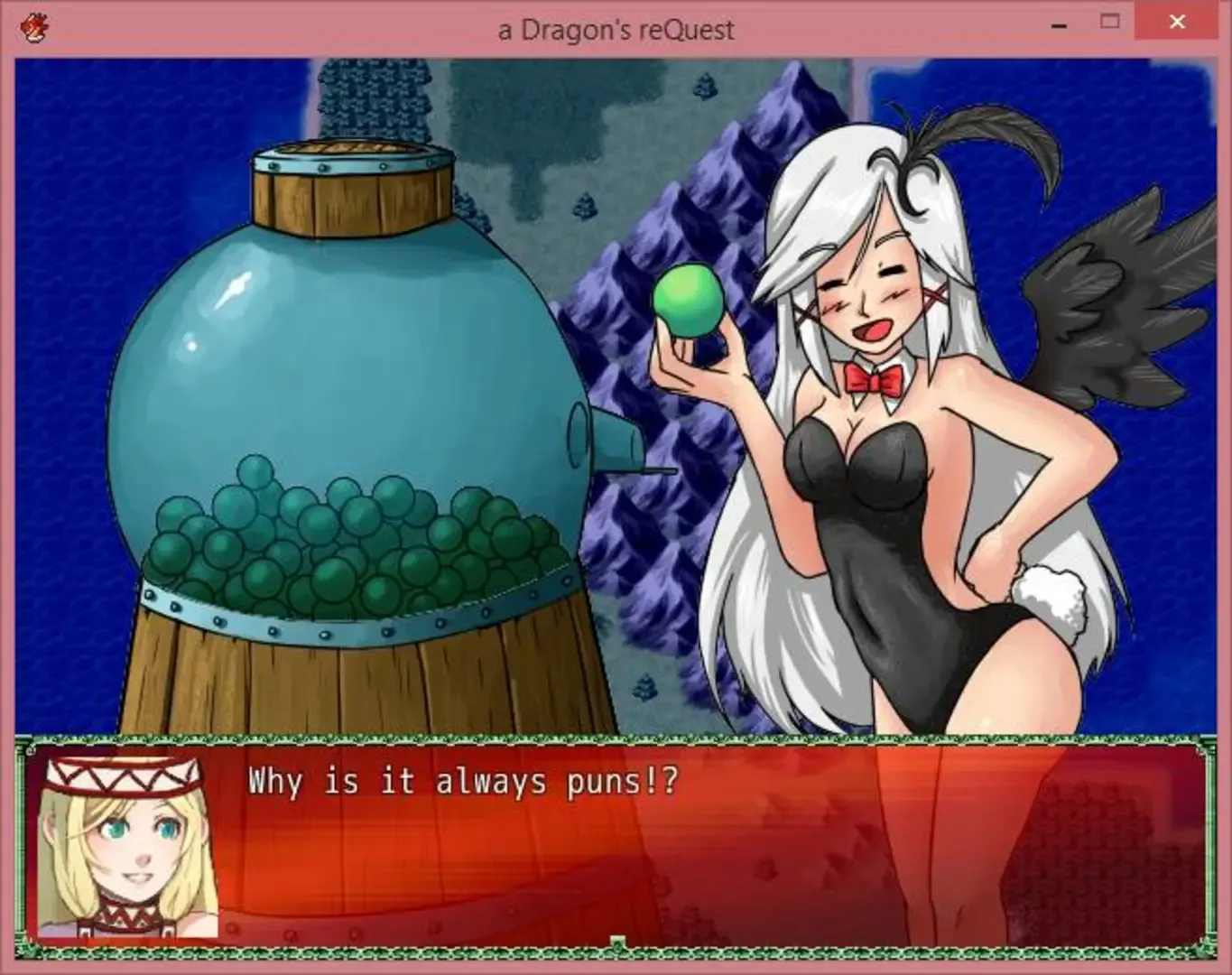1232x975 pixels.
Task: Maximize the a Dragon's reQuest window
Action: (1109, 23)
